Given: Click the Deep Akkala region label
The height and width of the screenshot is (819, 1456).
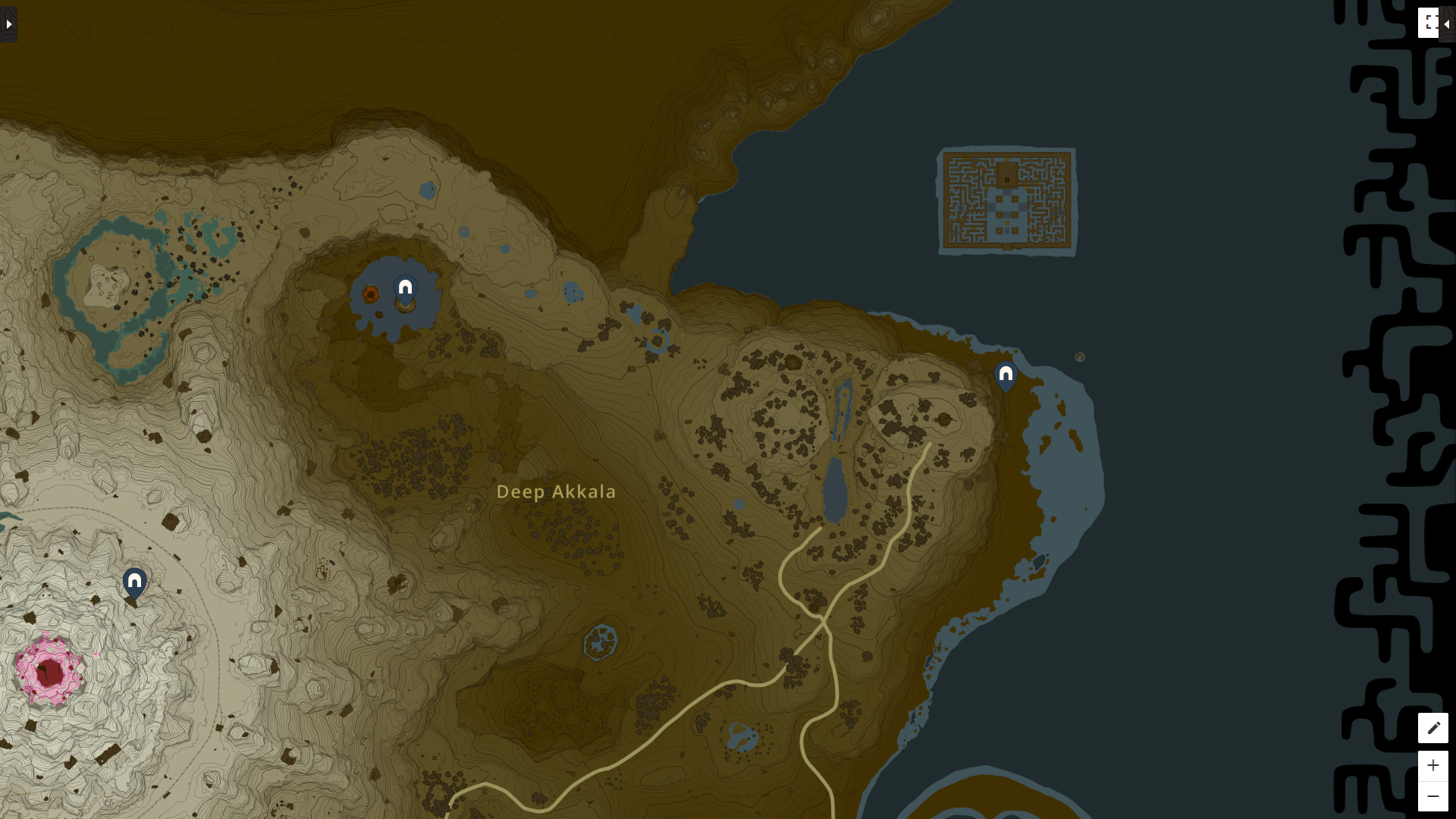Looking at the screenshot, I should click(557, 491).
